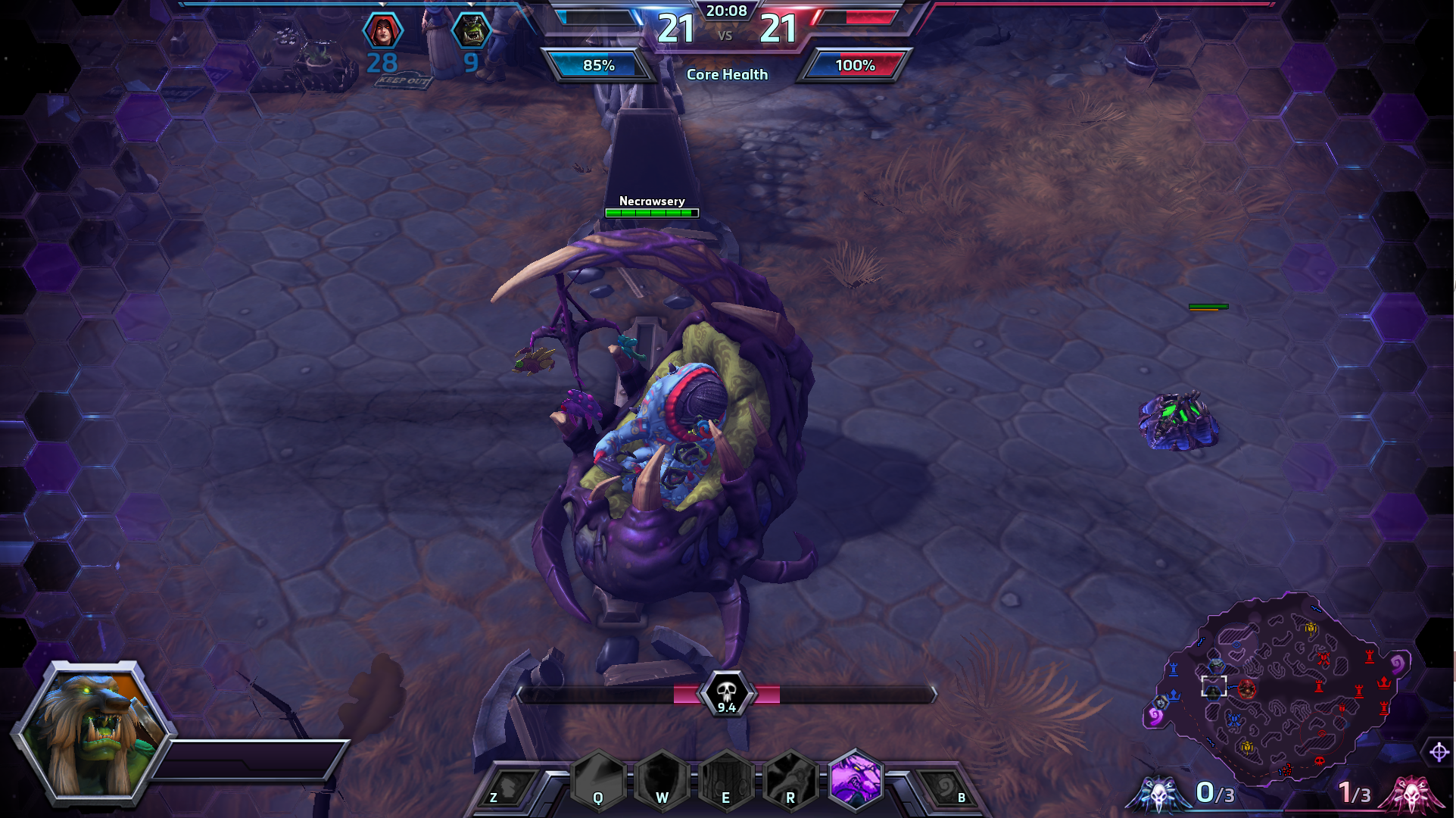1456x818 pixels.
Task: Click the minimap ping crosshair button
Action: 1439,752
